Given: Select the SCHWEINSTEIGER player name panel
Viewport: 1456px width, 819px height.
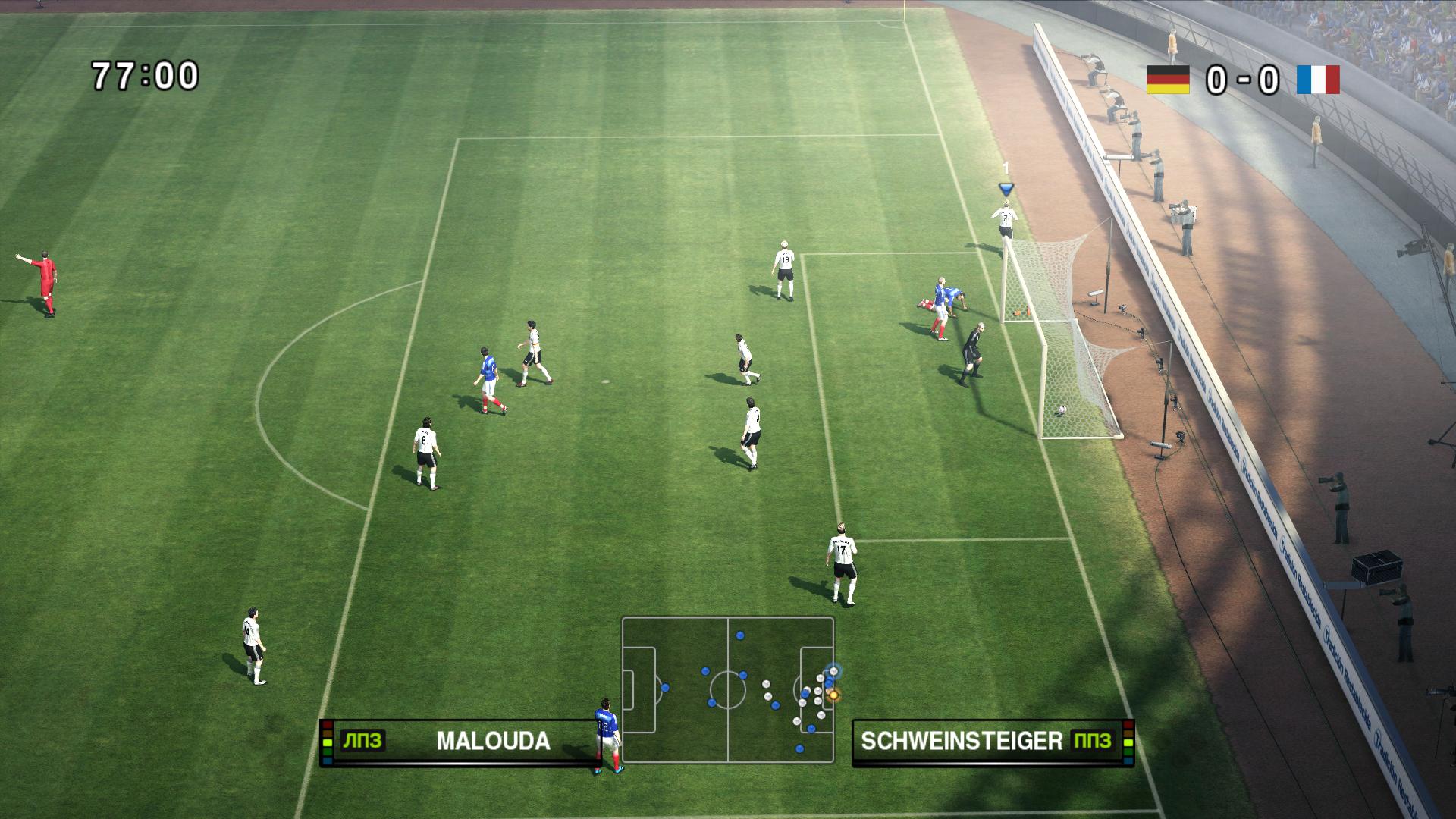Looking at the screenshot, I should pyautogui.click(x=992, y=742).
